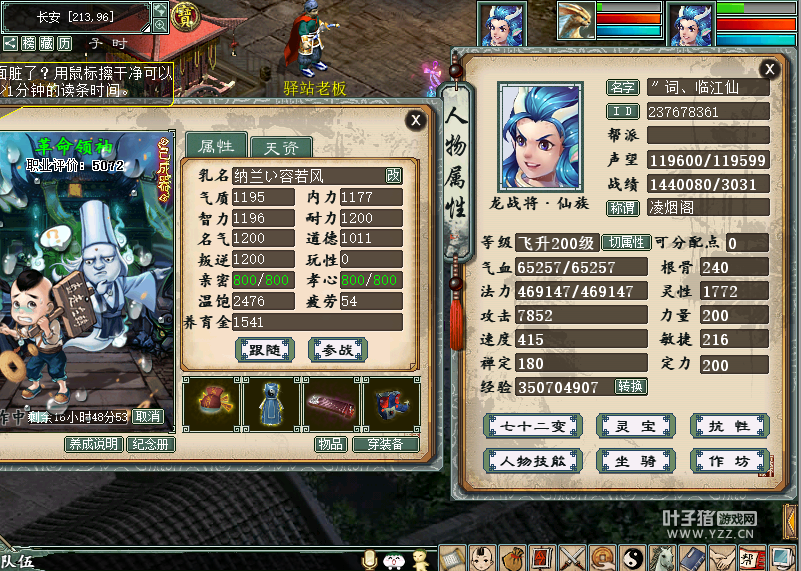Image resolution: width=801 pixels, height=571 pixels.
Task: Close the character attributes window
Action: (x=769, y=69)
